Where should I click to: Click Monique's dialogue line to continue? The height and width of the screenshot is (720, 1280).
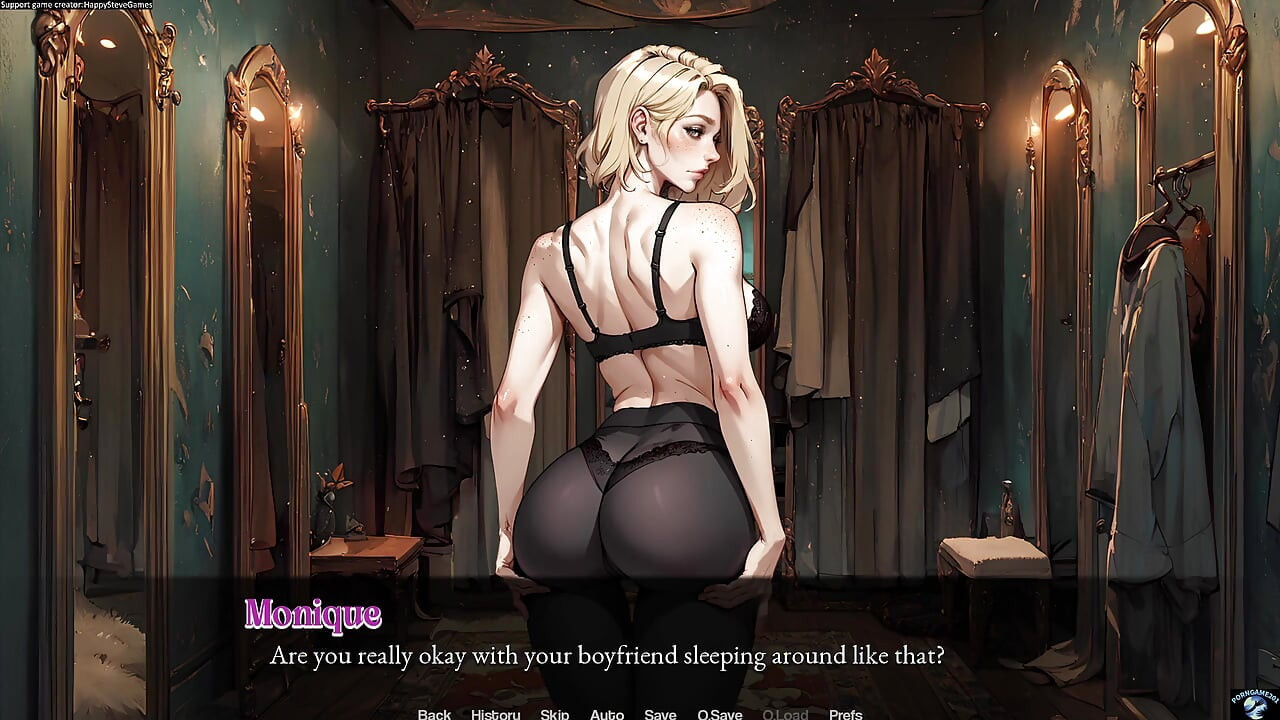click(609, 657)
